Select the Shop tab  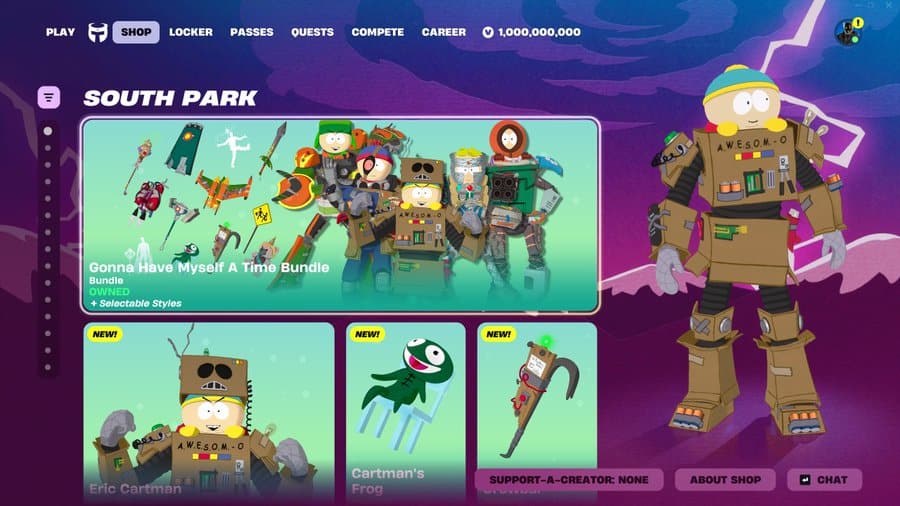[136, 32]
